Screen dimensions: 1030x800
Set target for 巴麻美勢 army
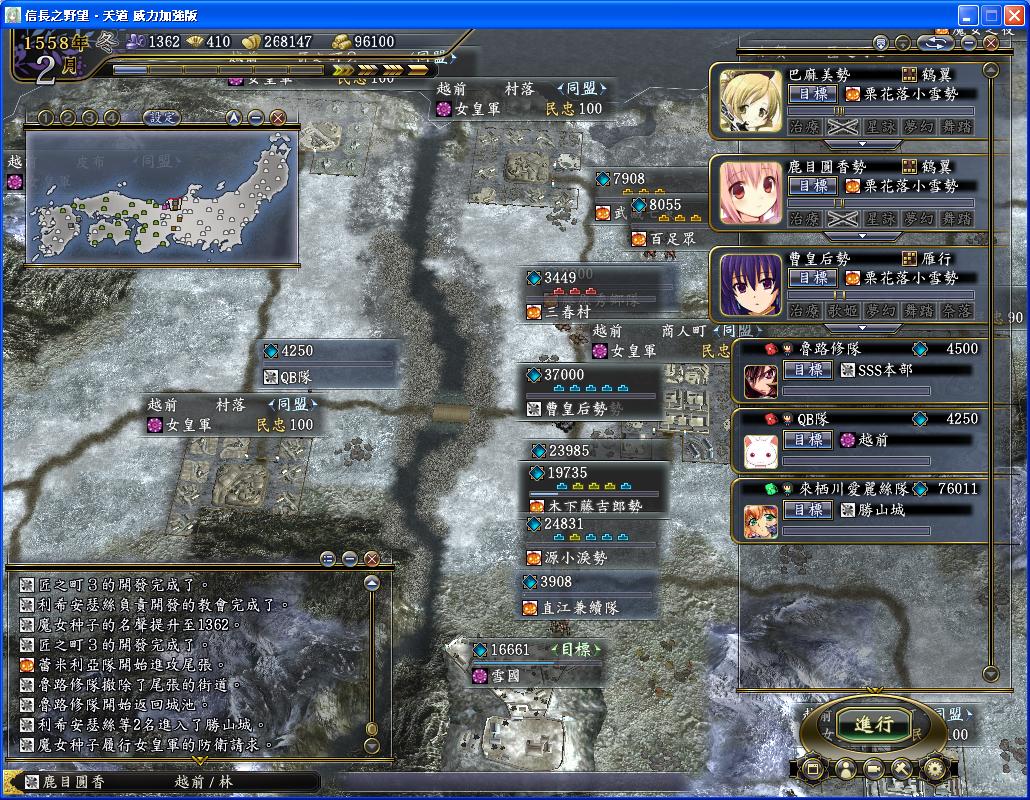[x=813, y=93]
